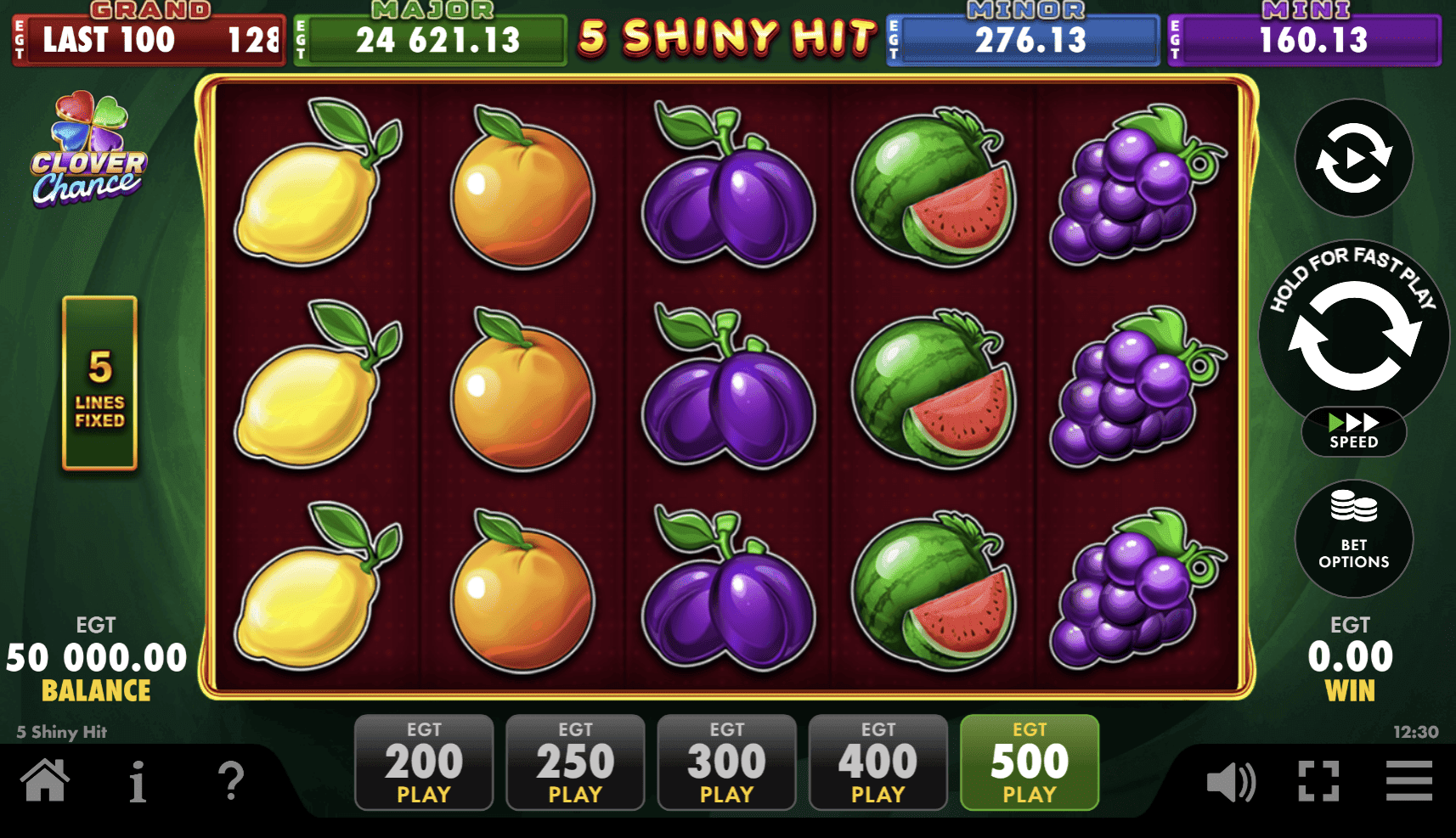Open the Autoplay spin icon
Screen dimensions: 1456x838
coord(1352,159)
